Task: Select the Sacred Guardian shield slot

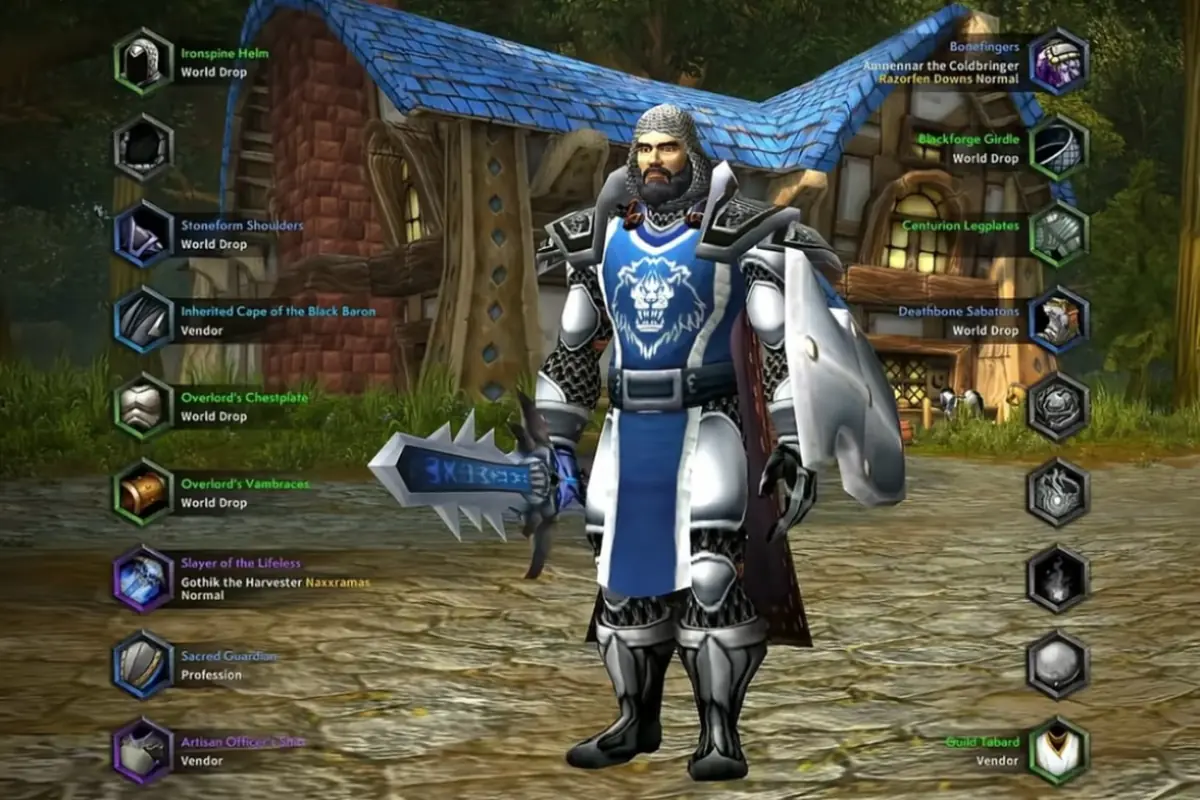Action: 143,664
